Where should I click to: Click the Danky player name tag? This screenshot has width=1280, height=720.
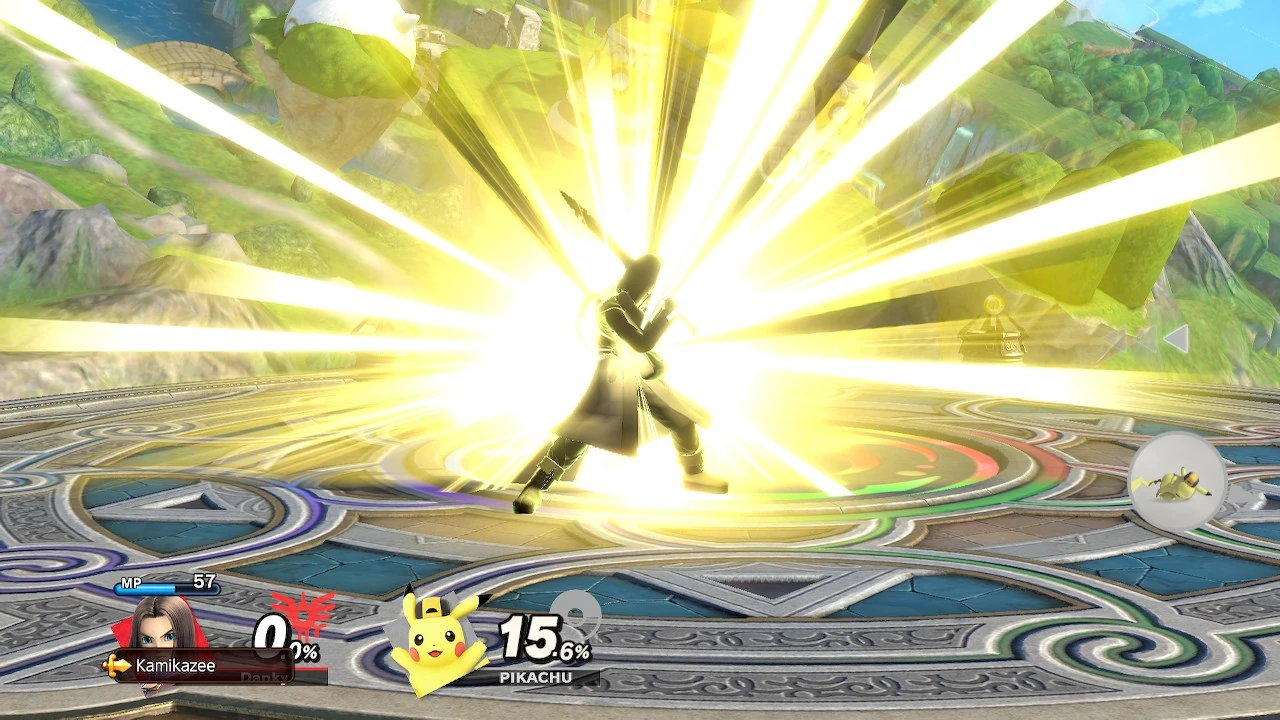pos(265,676)
